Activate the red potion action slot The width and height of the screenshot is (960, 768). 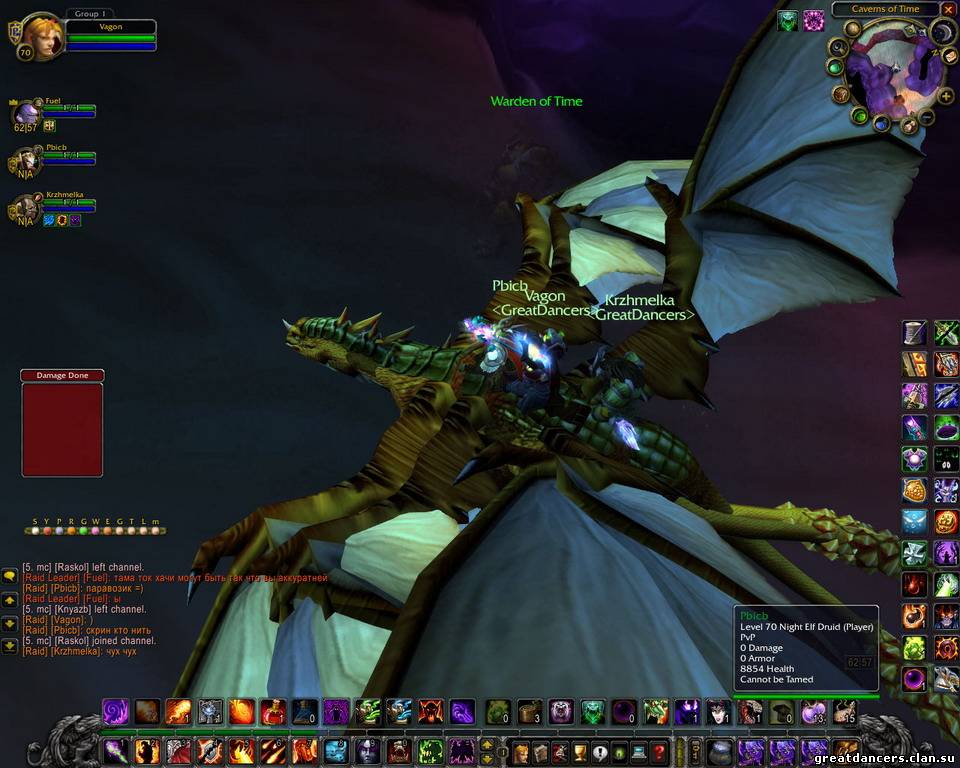(x=273, y=712)
